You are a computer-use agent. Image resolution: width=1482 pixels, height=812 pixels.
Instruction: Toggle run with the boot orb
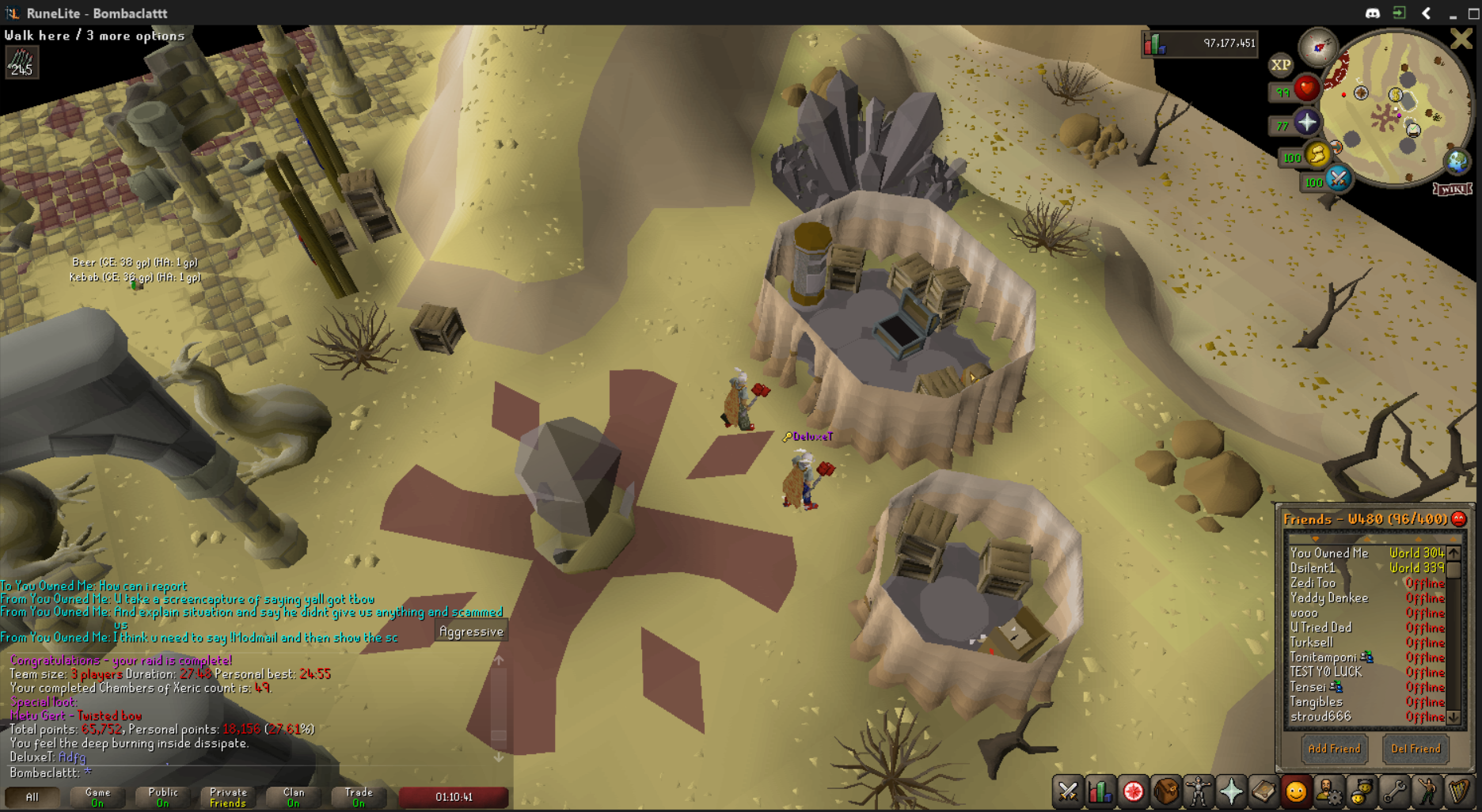coord(1317,154)
